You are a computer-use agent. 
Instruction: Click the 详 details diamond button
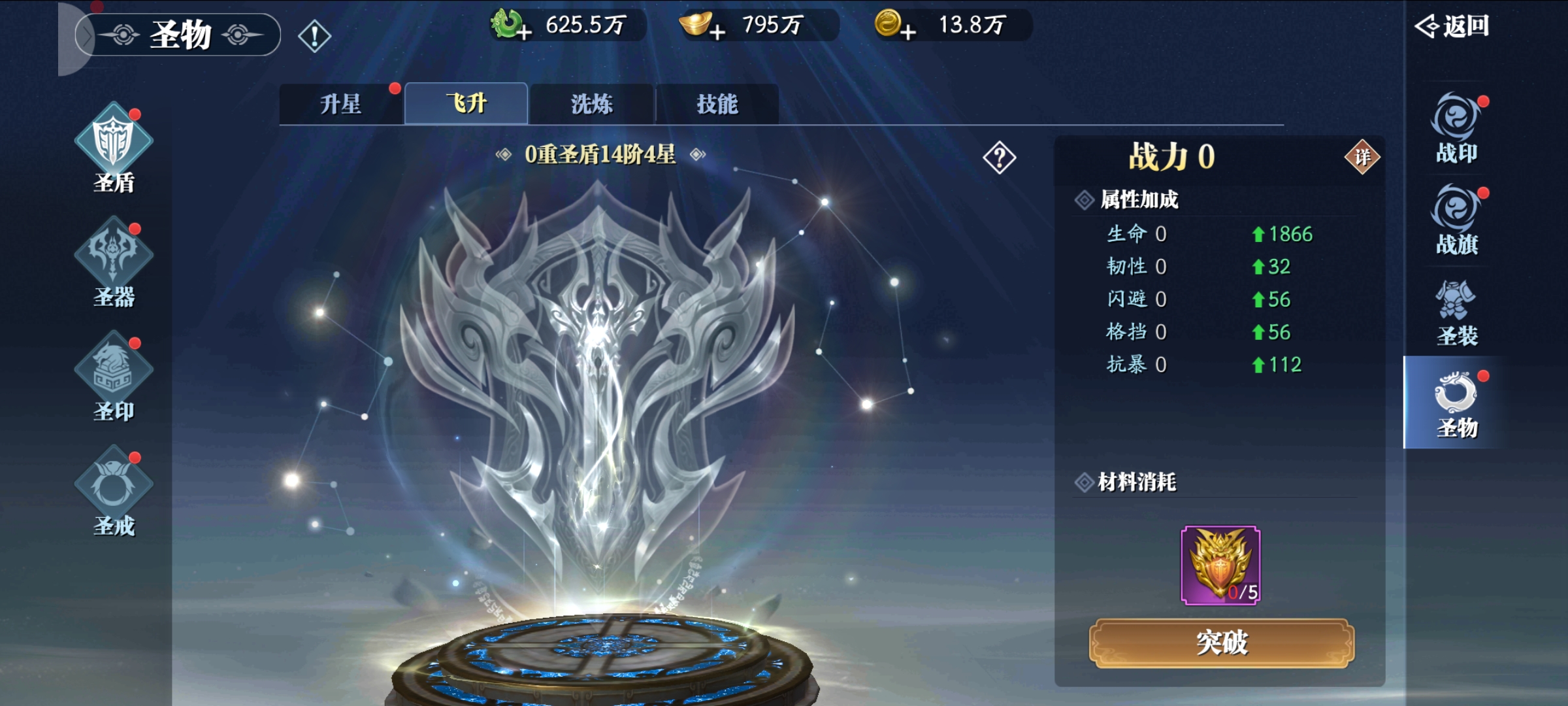pyautogui.click(x=1362, y=157)
